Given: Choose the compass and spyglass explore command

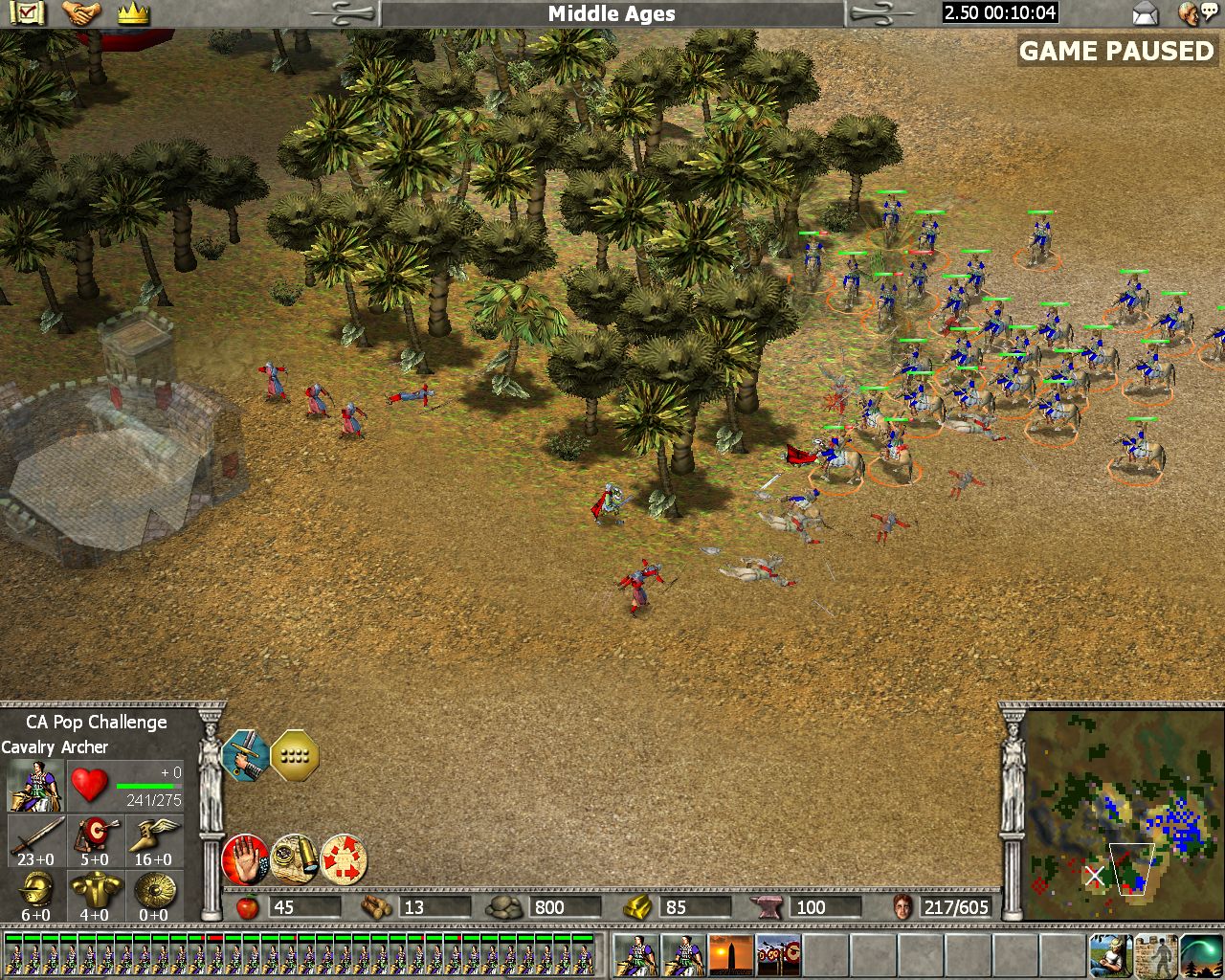Looking at the screenshot, I should click(x=294, y=858).
